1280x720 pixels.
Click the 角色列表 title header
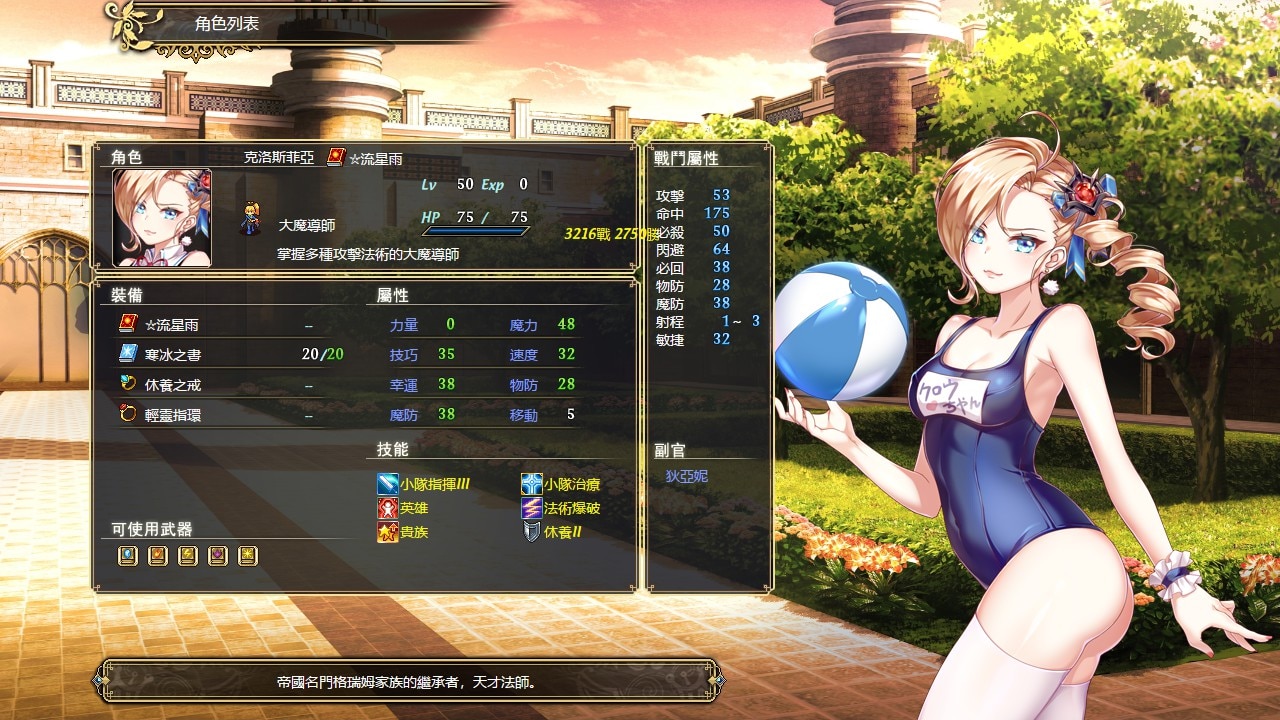click(226, 23)
